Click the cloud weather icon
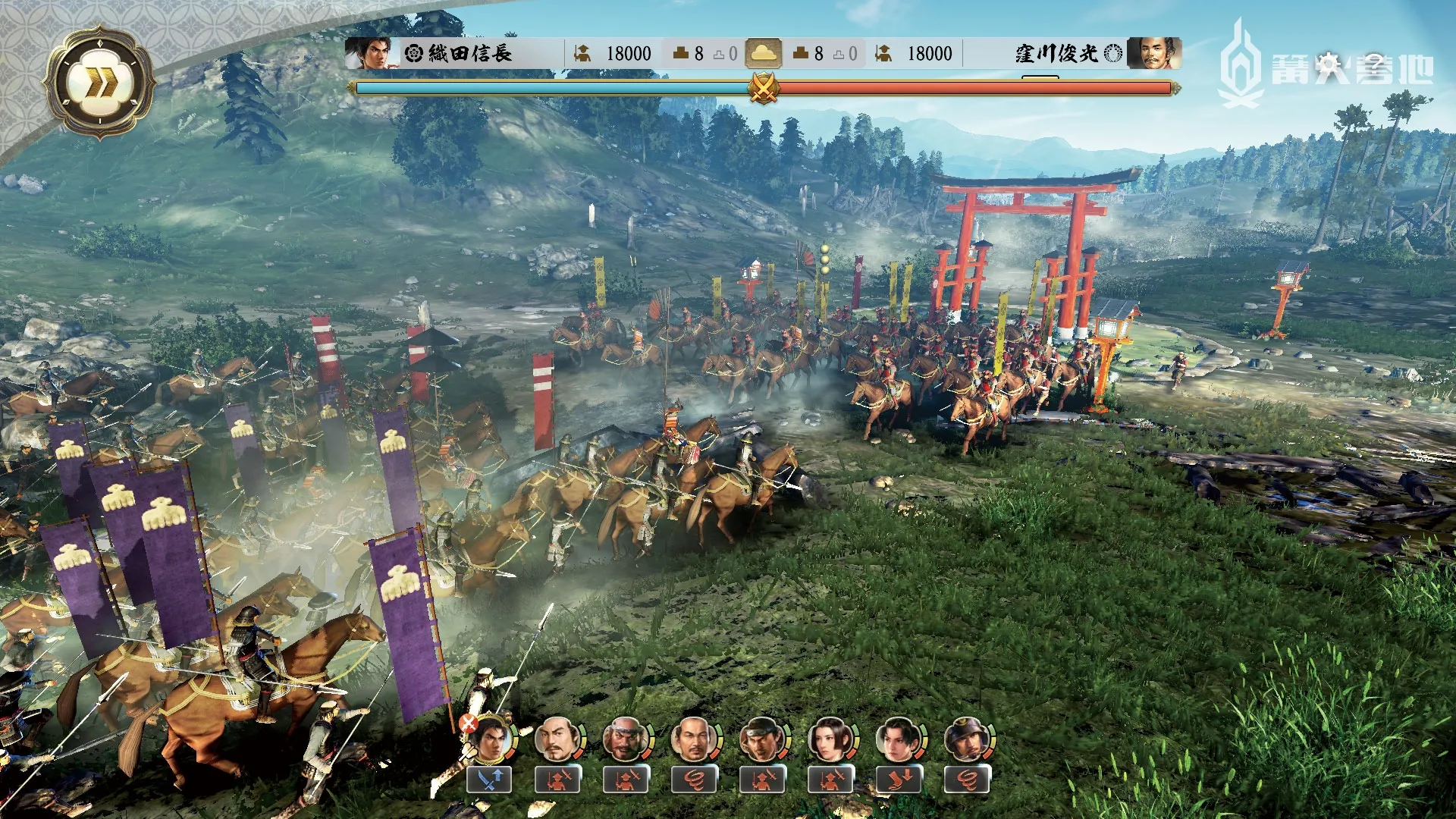The height and width of the screenshot is (819, 1456). tap(763, 53)
